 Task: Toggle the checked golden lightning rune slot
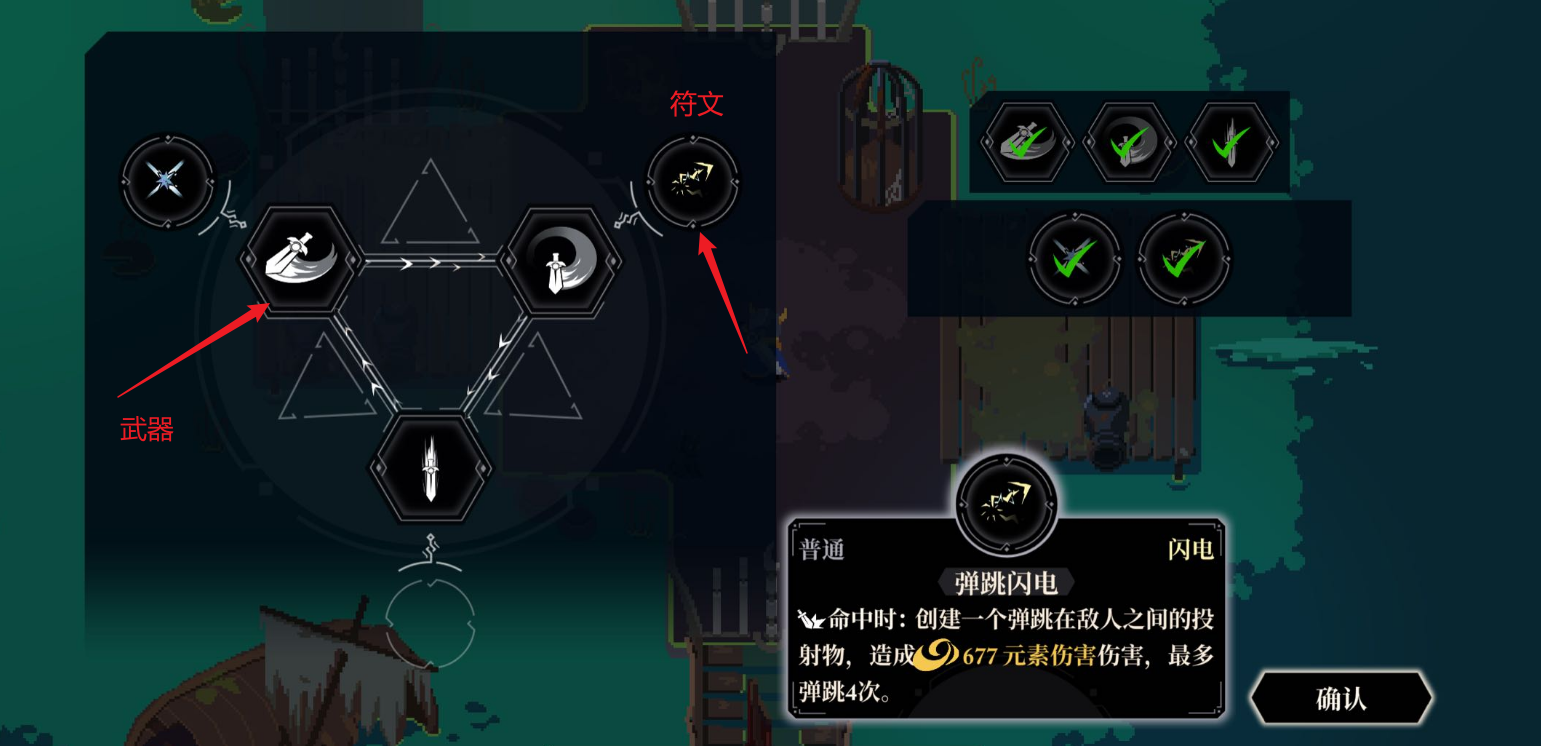[1184, 260]
